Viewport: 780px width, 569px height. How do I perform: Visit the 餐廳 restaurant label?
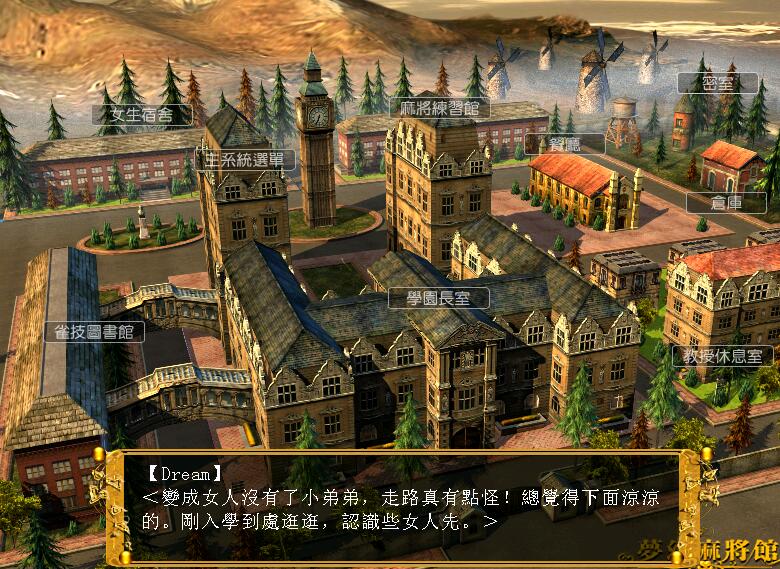point(564,143)
